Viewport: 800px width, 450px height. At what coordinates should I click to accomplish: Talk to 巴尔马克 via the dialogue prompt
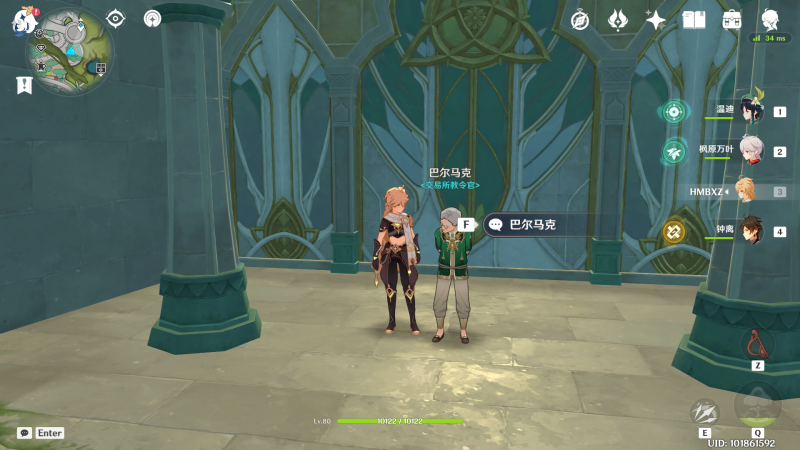tap(530, 225)
